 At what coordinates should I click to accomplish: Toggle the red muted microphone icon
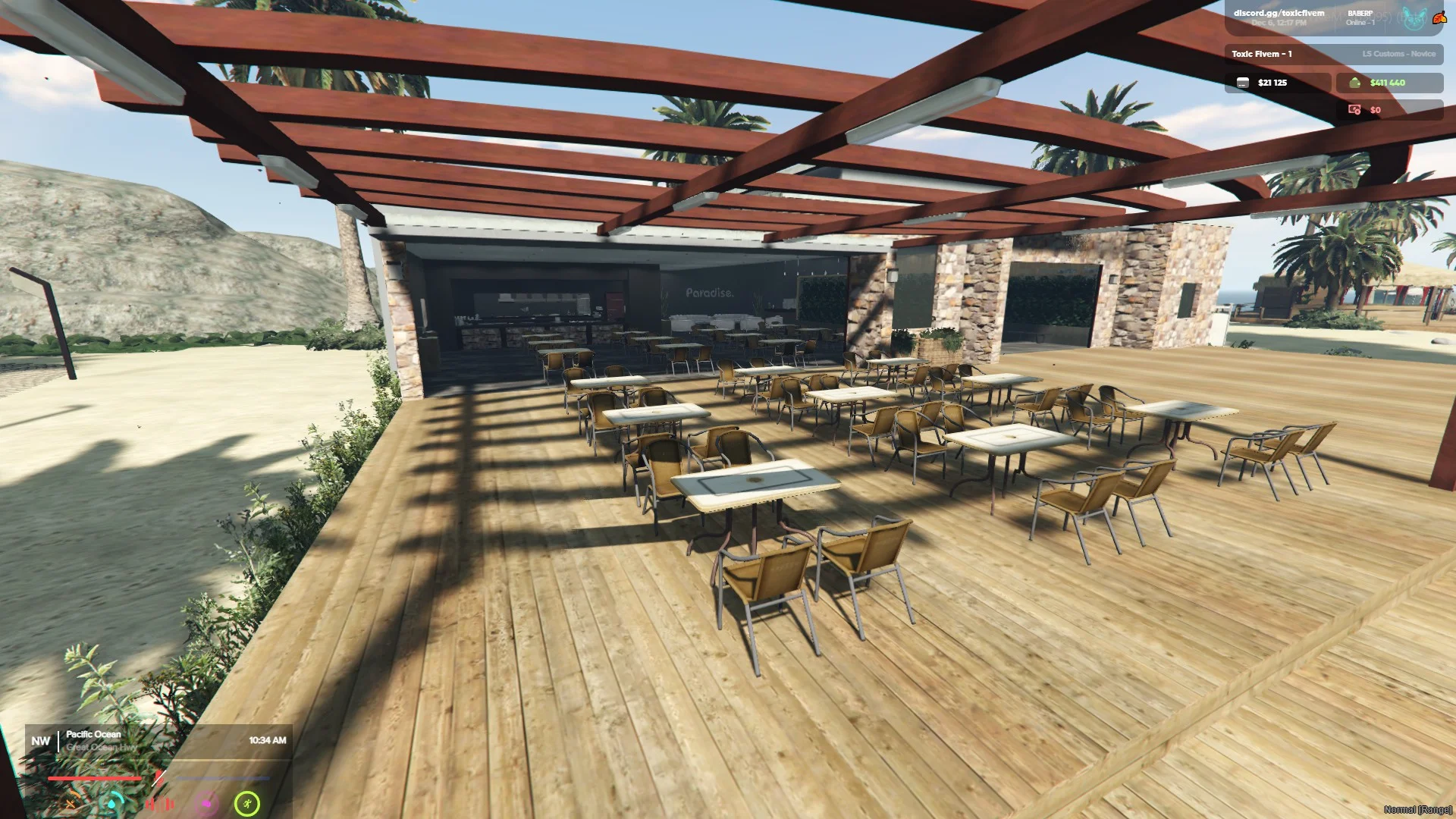(x=158, y=778)
